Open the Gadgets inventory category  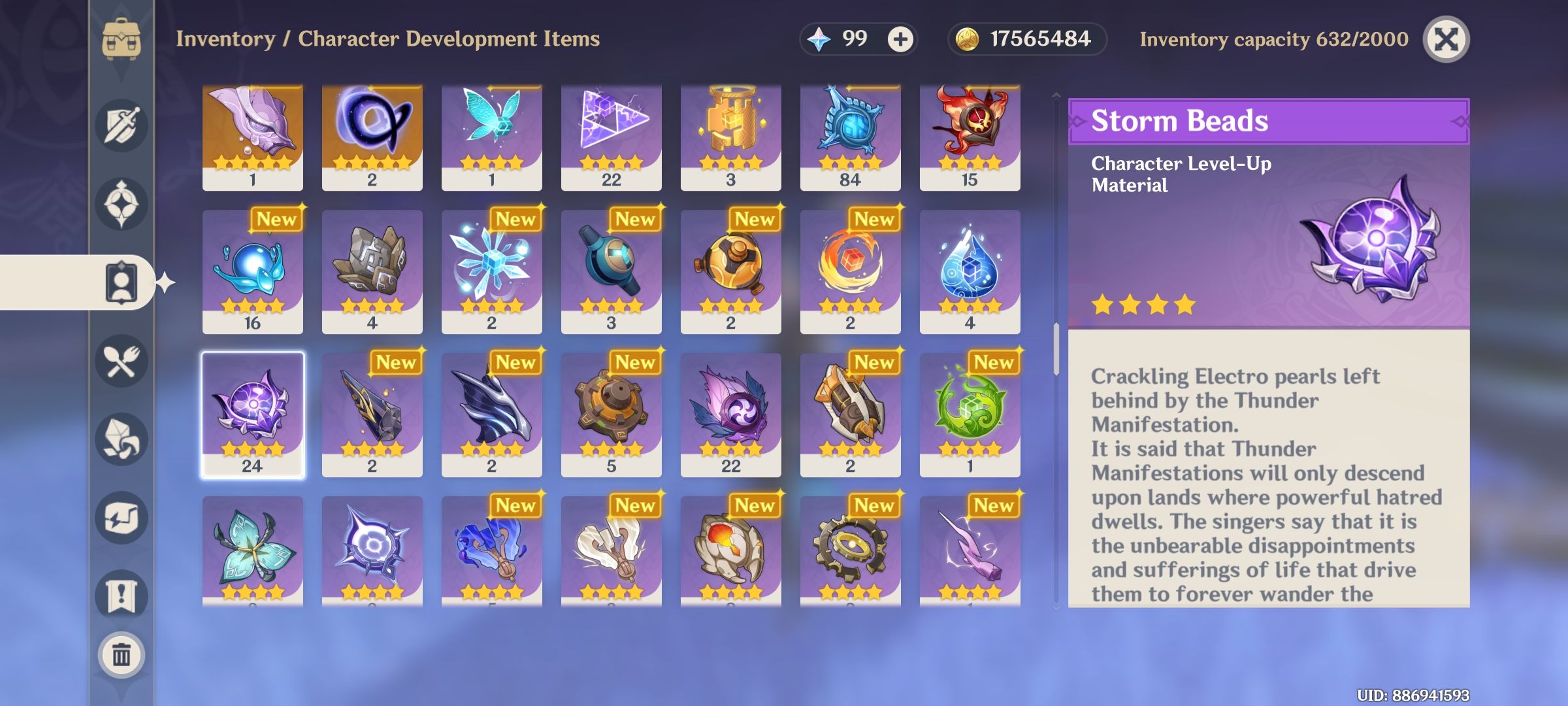pos(121,516)
